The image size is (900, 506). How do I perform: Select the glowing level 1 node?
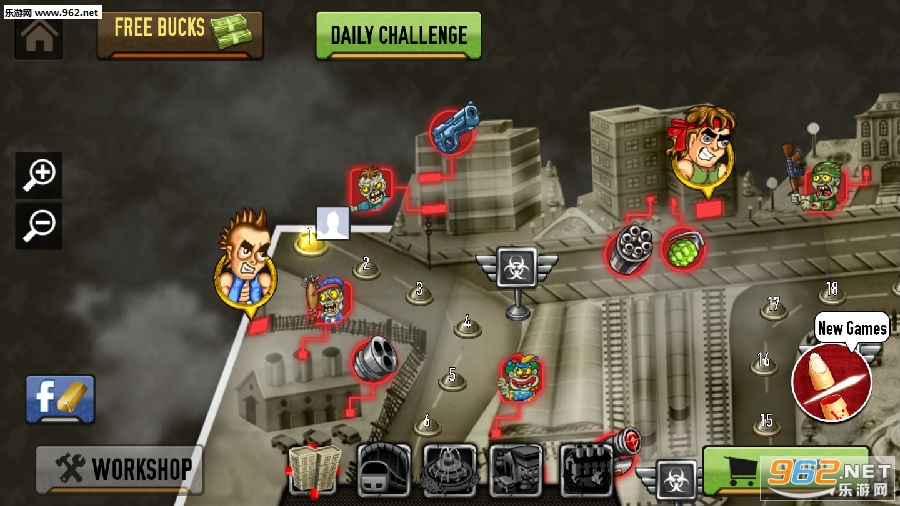[x=310, y=240]
